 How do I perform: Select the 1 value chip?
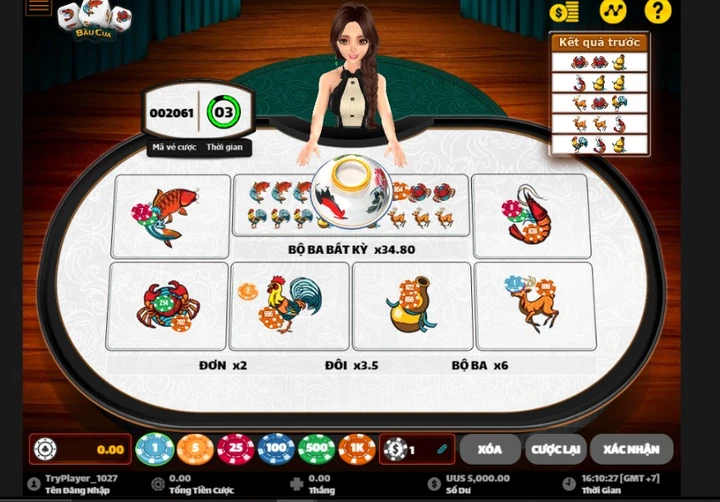pyautogui.click(x=154, y=449)
